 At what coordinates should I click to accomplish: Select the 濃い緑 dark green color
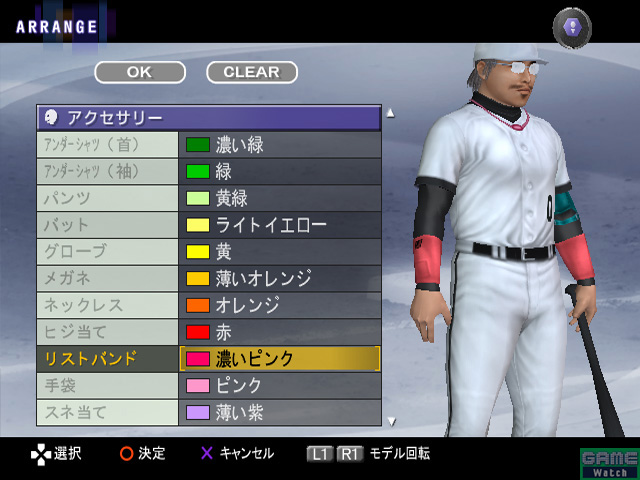coord(279,145)
